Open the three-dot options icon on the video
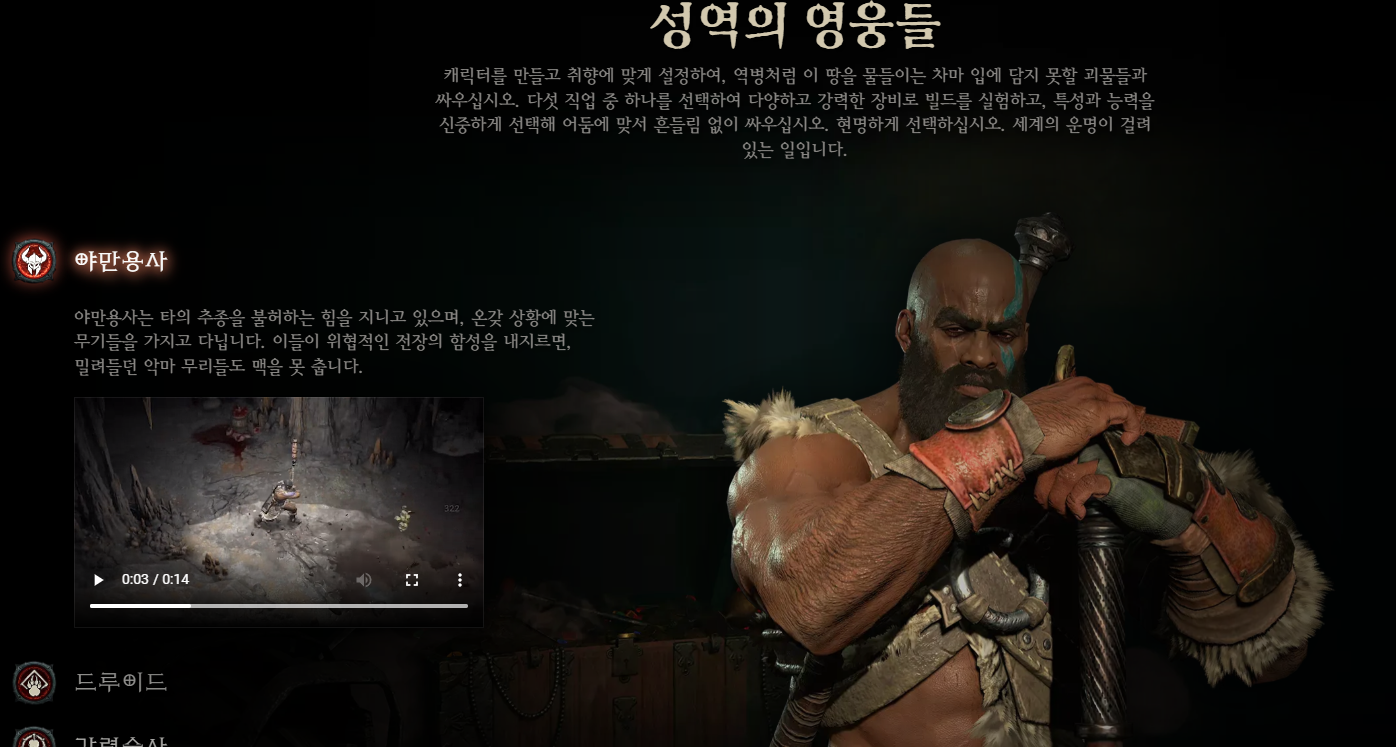Viewport: 1396px width, 747px height. (x=459, y=580)
